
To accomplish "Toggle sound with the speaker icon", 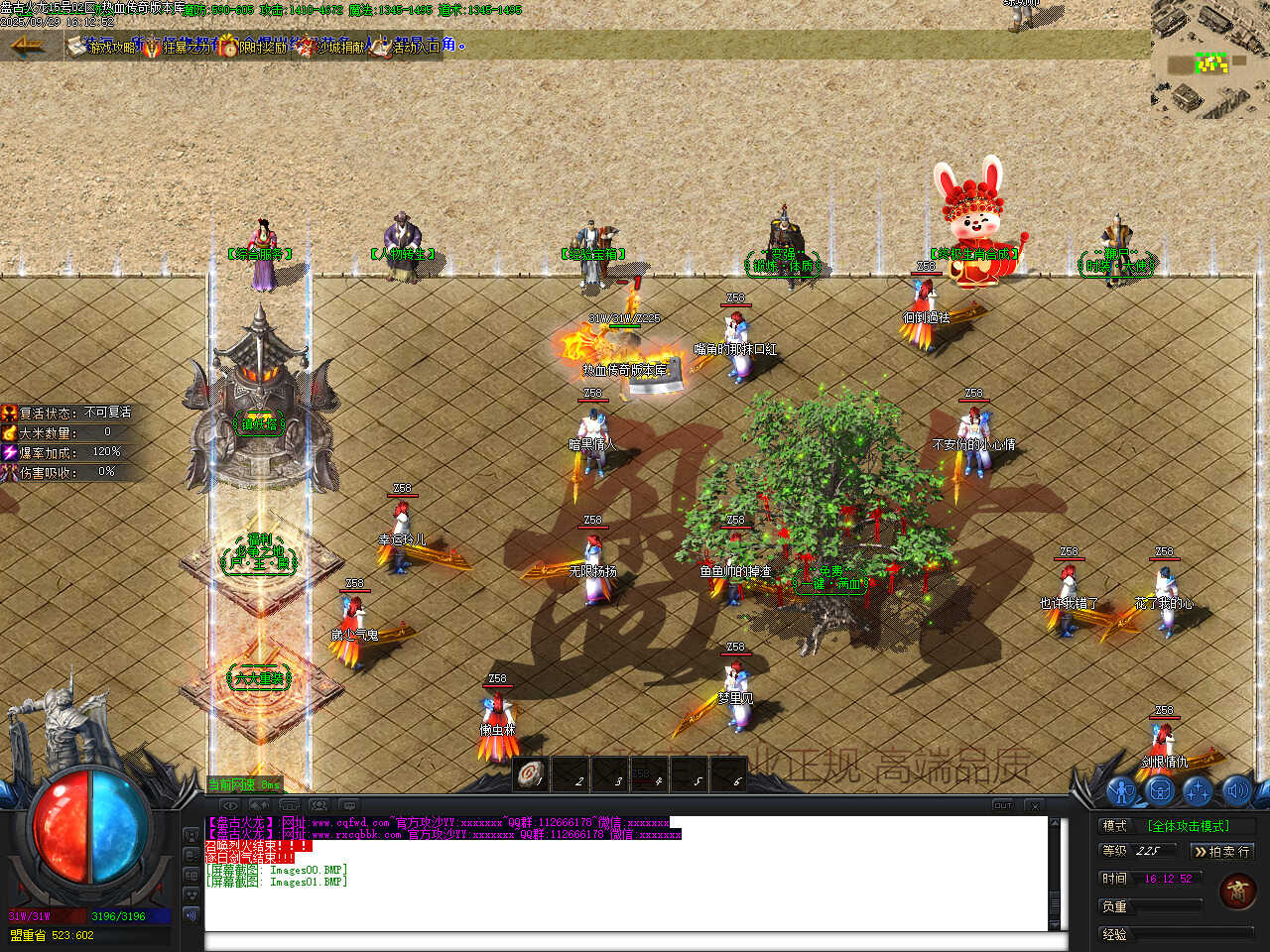I will 1235,791.
